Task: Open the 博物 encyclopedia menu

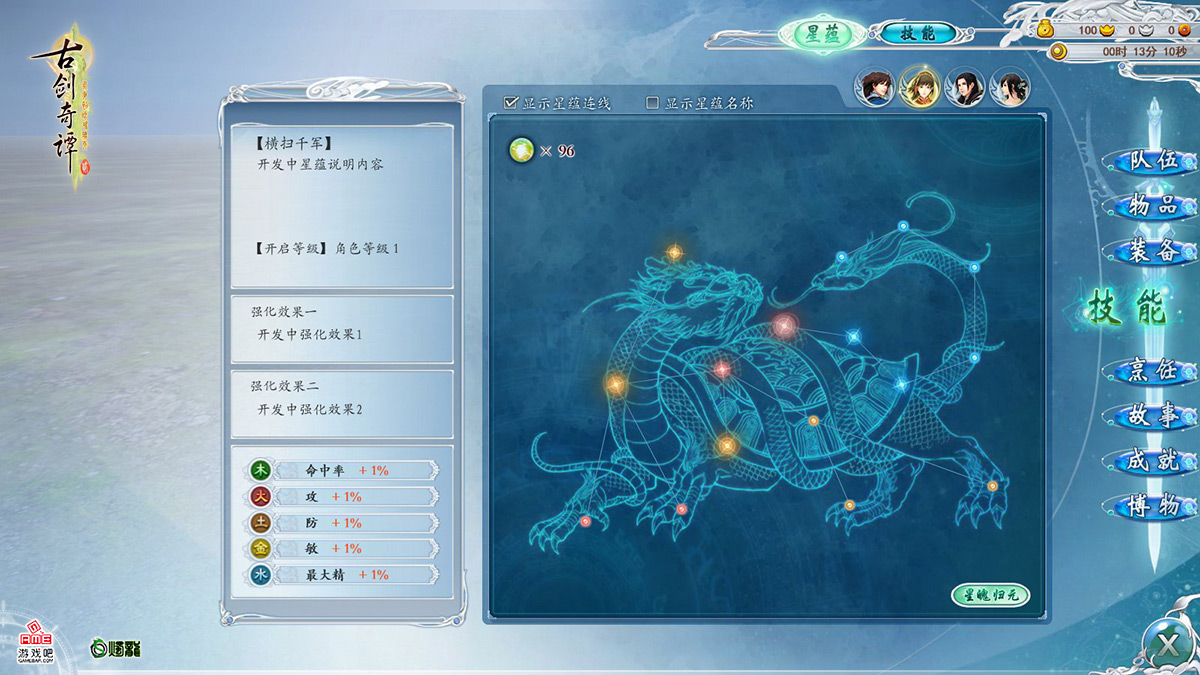Action: (x=1152, y=507)
